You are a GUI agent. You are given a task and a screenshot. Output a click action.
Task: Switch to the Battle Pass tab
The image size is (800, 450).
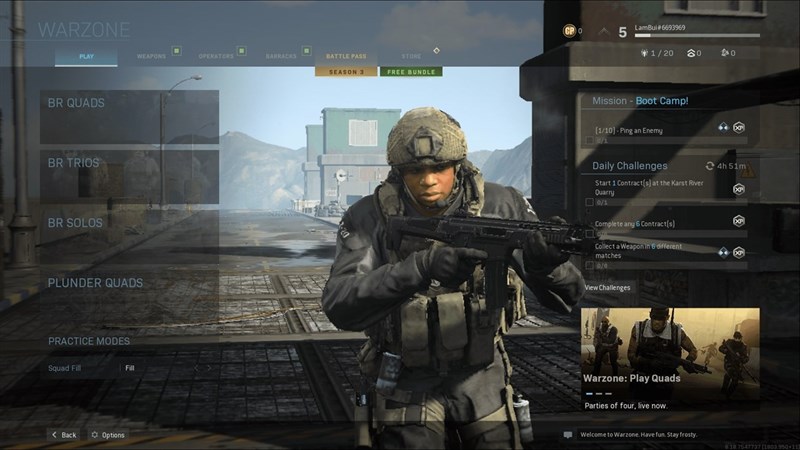pyautogui.click(x=346, y=57)
